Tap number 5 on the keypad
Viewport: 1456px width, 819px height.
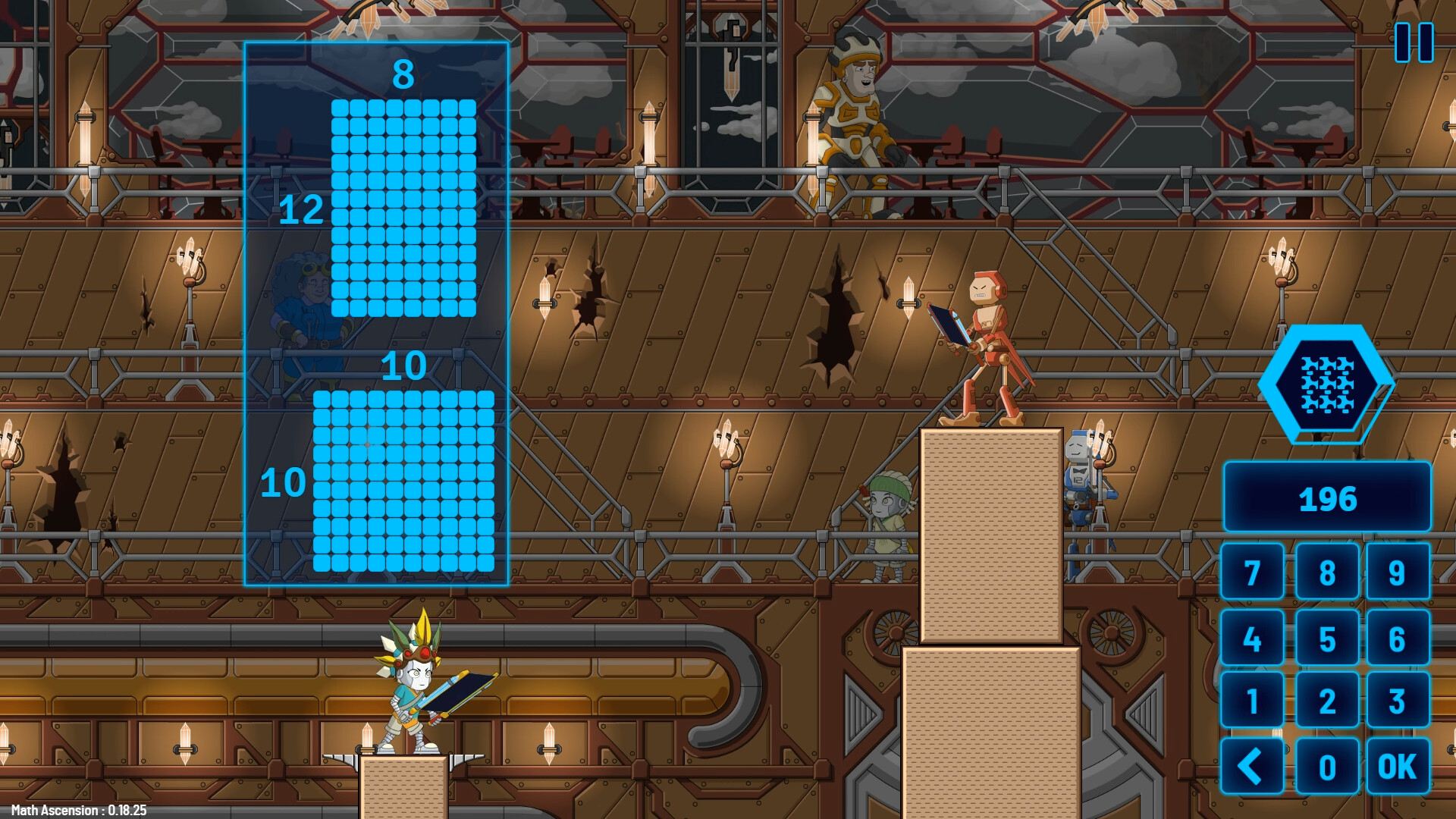pos(1327,637)
